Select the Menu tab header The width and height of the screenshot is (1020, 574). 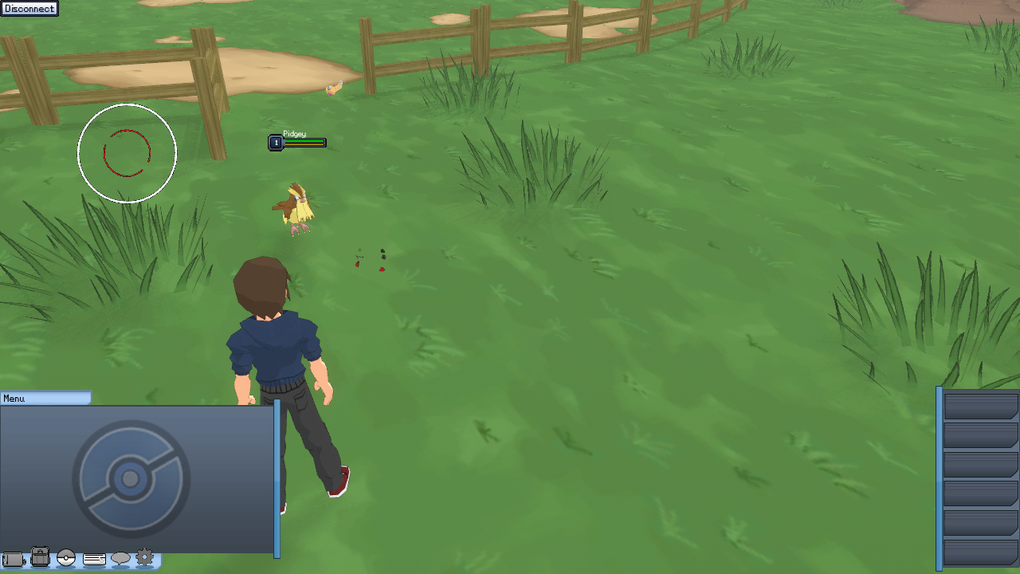pos(45,398)
